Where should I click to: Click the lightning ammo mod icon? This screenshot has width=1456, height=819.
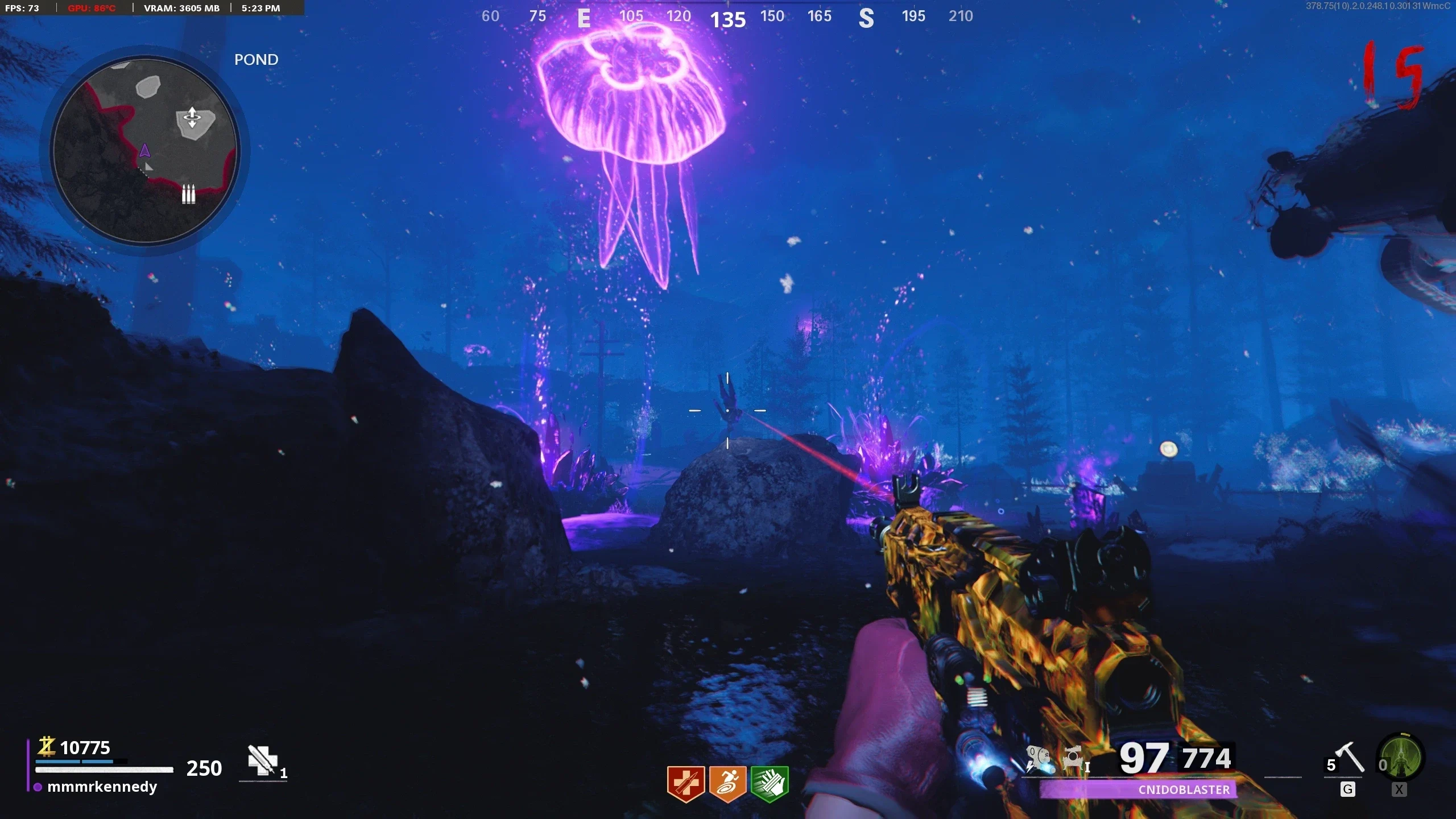coord(1039,759)
